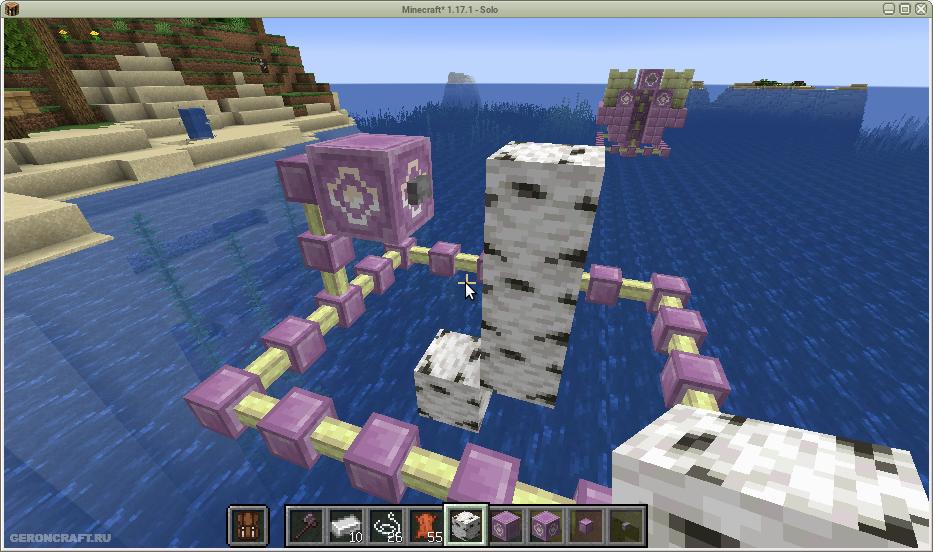The width and height of the screenshot is (933, 552).
Task: Choose the dark lever-like item slot
Action: (625, 525)
